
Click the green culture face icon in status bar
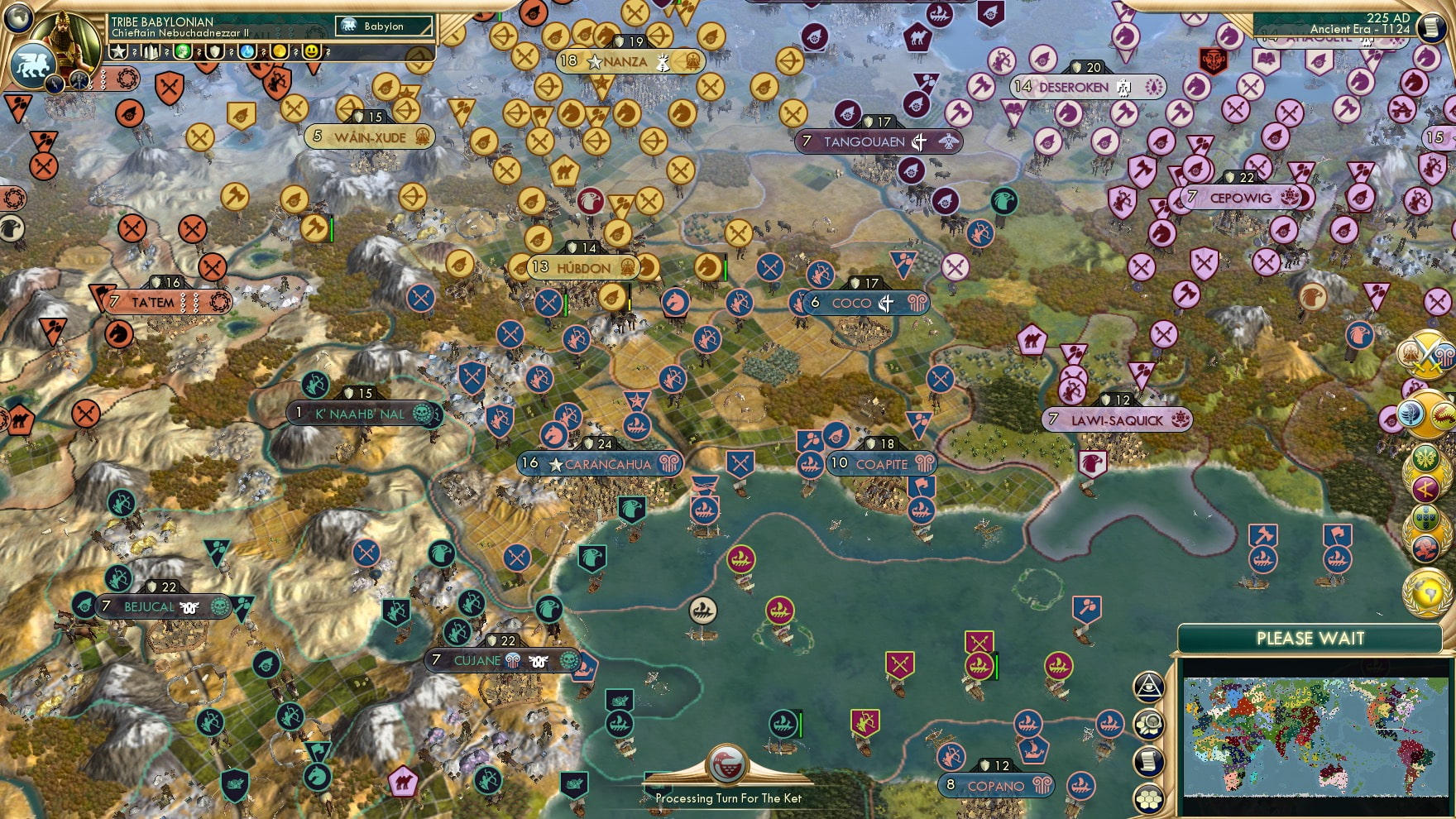coord(182,51)
